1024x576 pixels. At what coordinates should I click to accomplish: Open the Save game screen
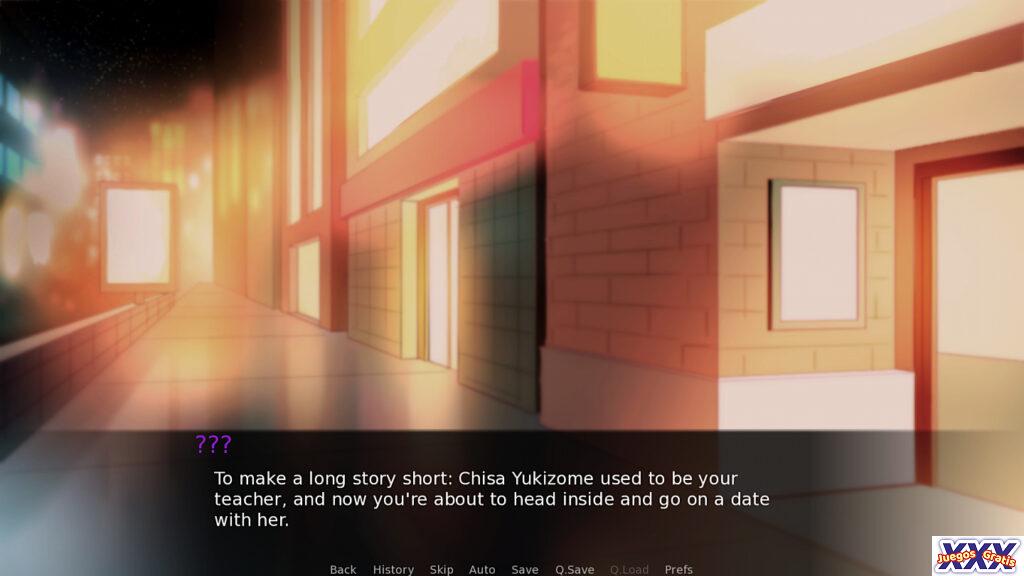click(x=525, y=569)
